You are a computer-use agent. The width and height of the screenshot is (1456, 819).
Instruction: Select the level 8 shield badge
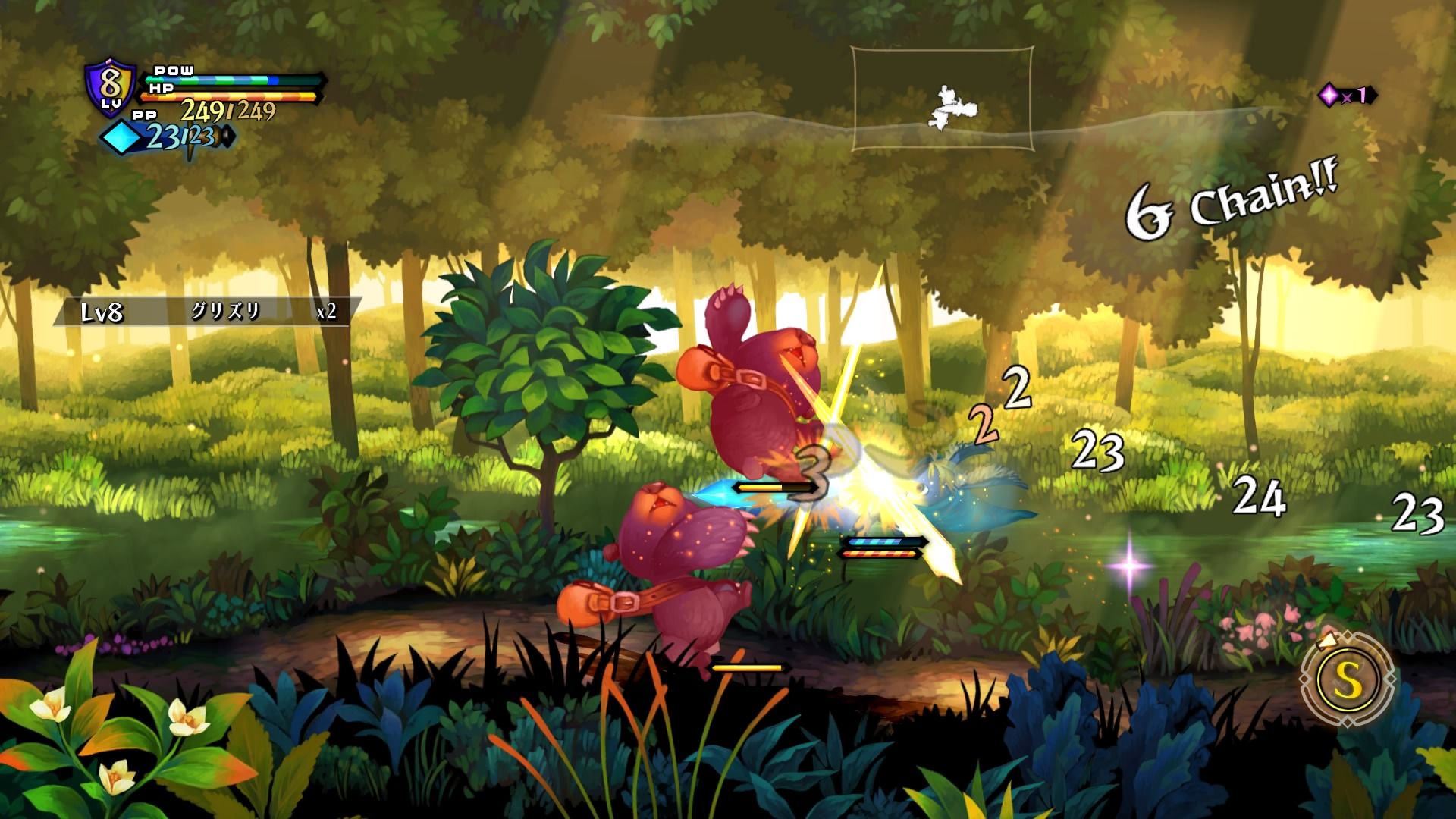[111, 89]
